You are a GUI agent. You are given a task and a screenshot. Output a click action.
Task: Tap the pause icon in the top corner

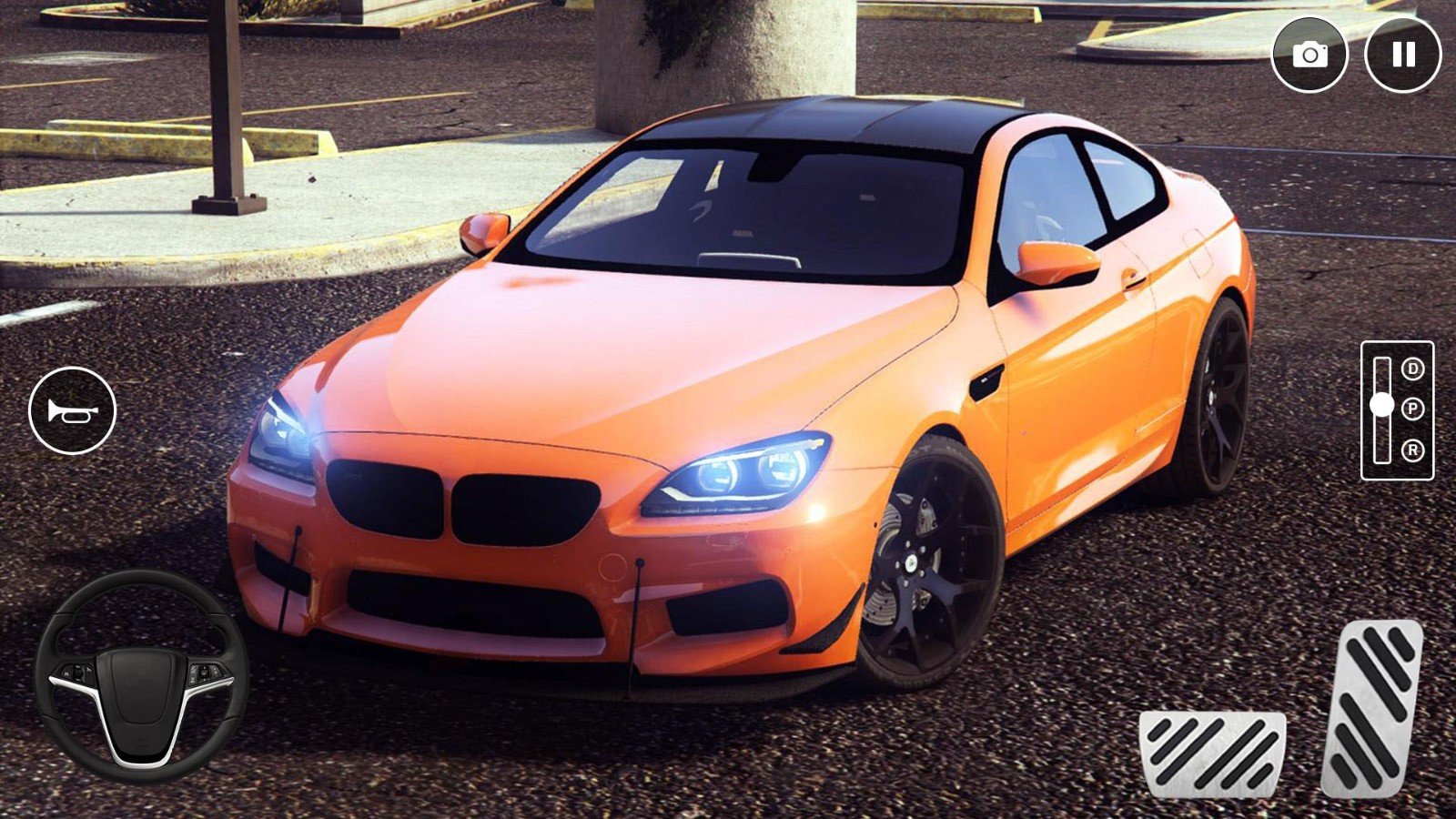[x=1400, y=52]
